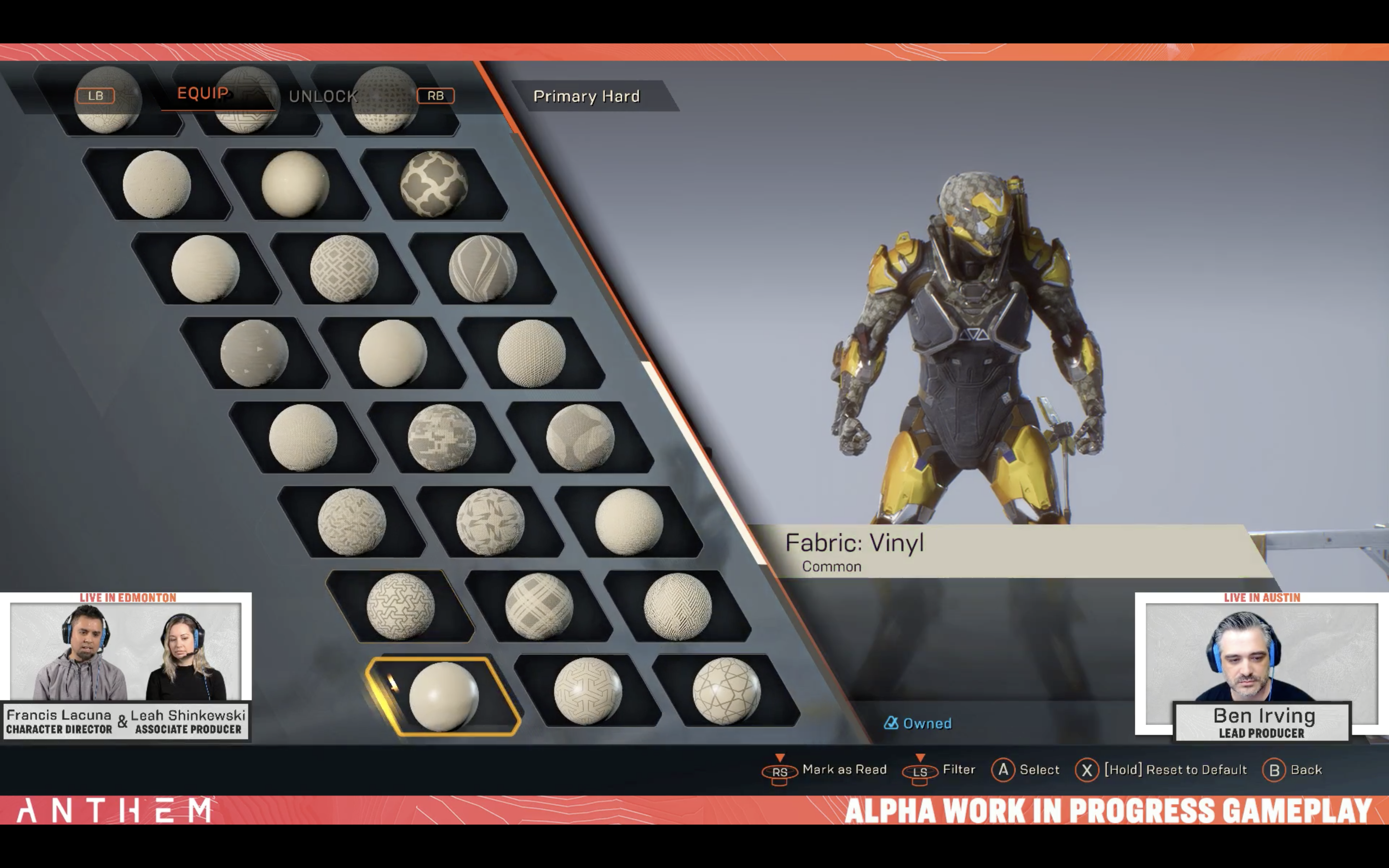
Task: Choose the triangular Y-shape pattern swatch
Action: pyautogui.click(x=588, y=691)
